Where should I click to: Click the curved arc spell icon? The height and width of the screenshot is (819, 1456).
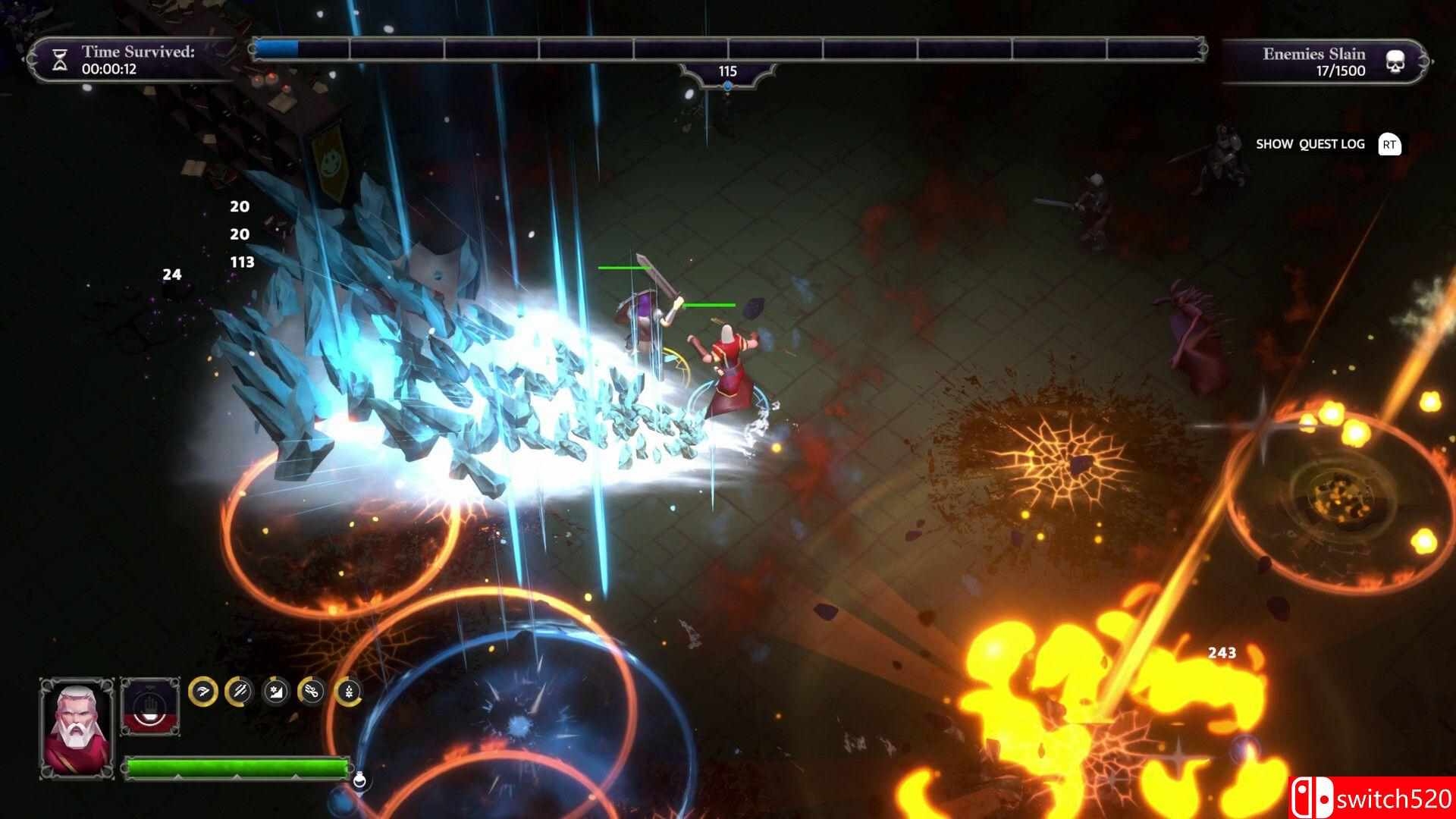click(203, 691)
